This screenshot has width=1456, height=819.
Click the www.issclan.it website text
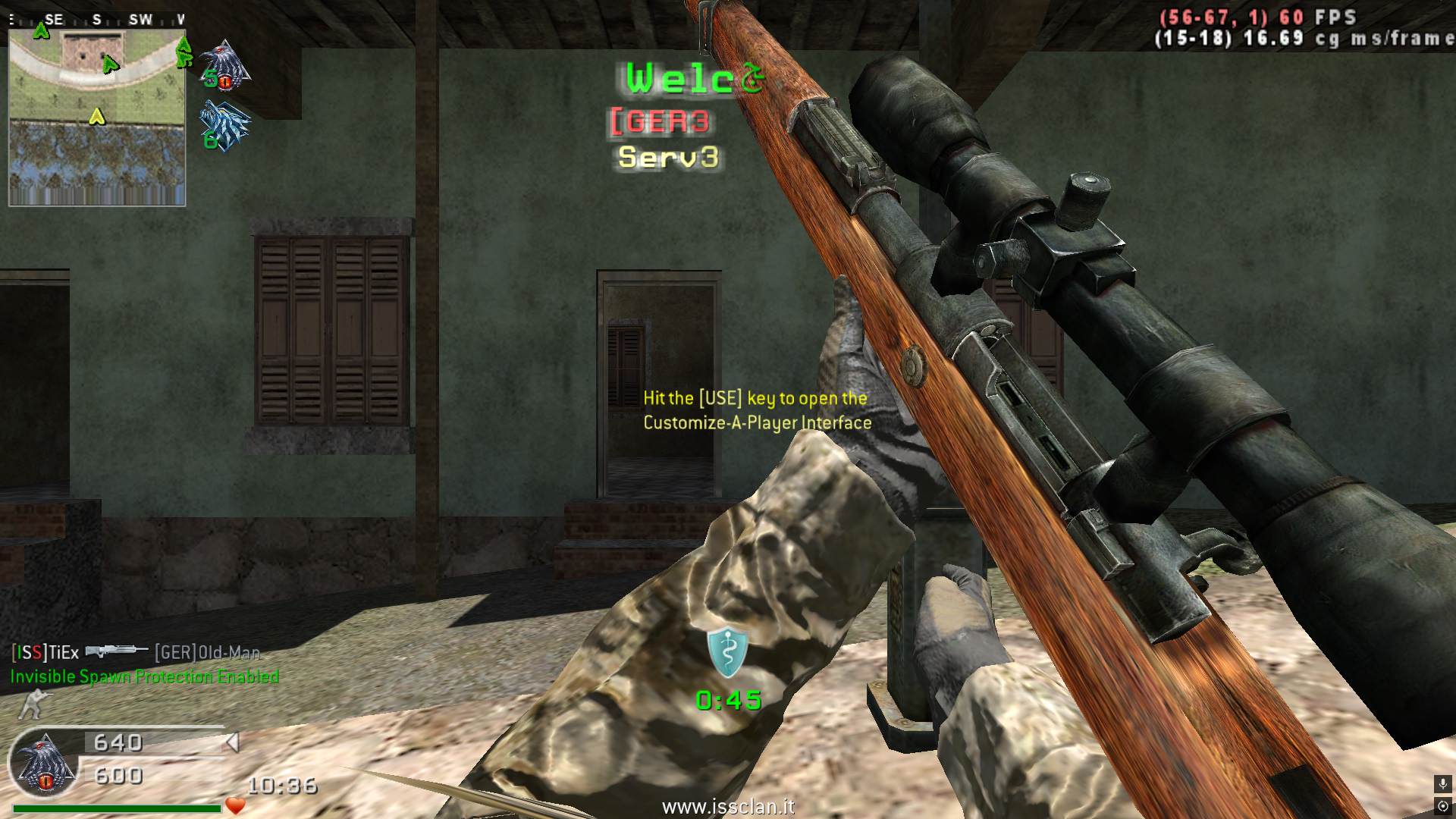pyautogui.click(x=727, y=807)
